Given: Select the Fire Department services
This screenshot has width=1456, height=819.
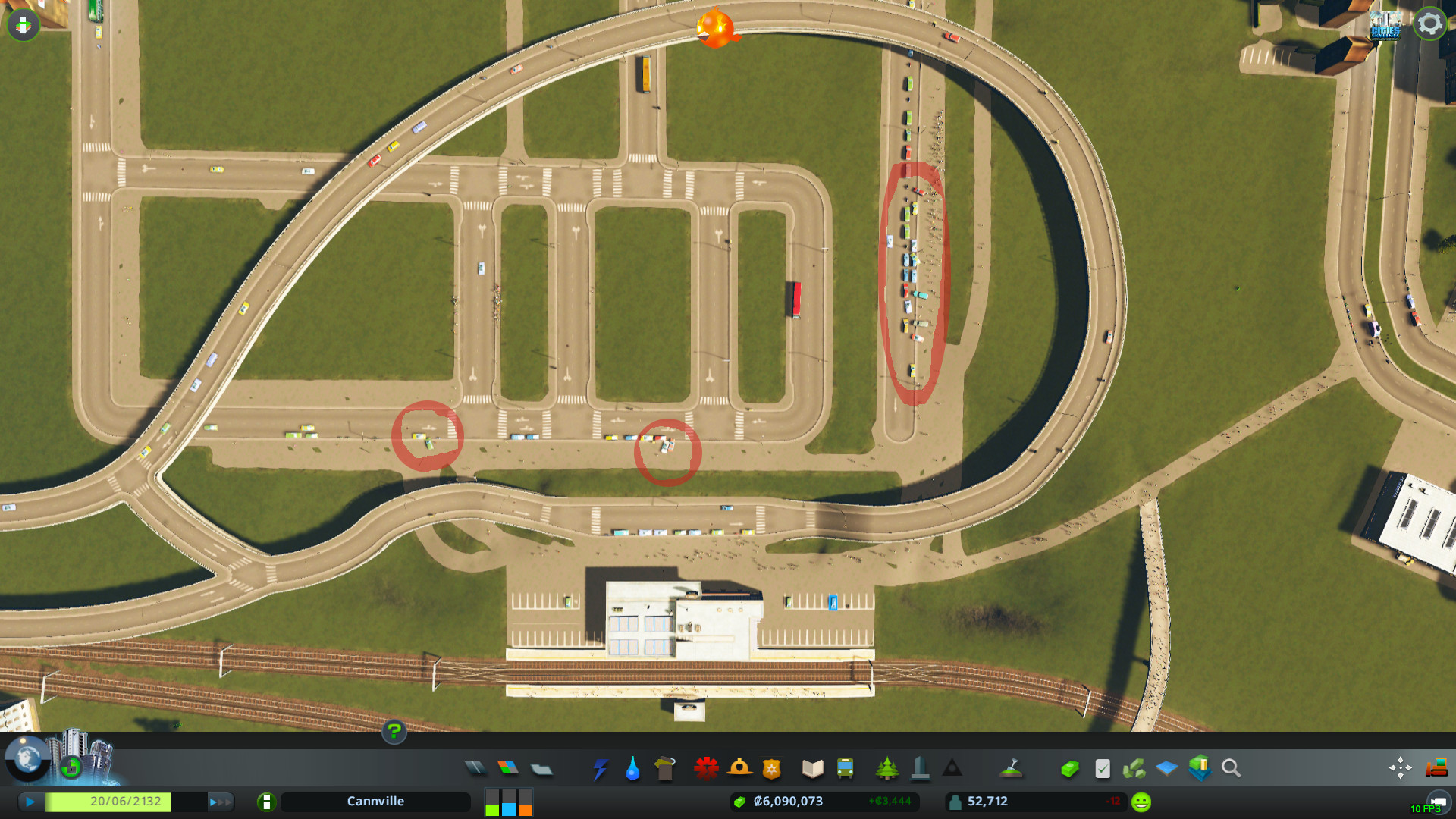Looking at the screenshot, I should [x=739, y=767].
